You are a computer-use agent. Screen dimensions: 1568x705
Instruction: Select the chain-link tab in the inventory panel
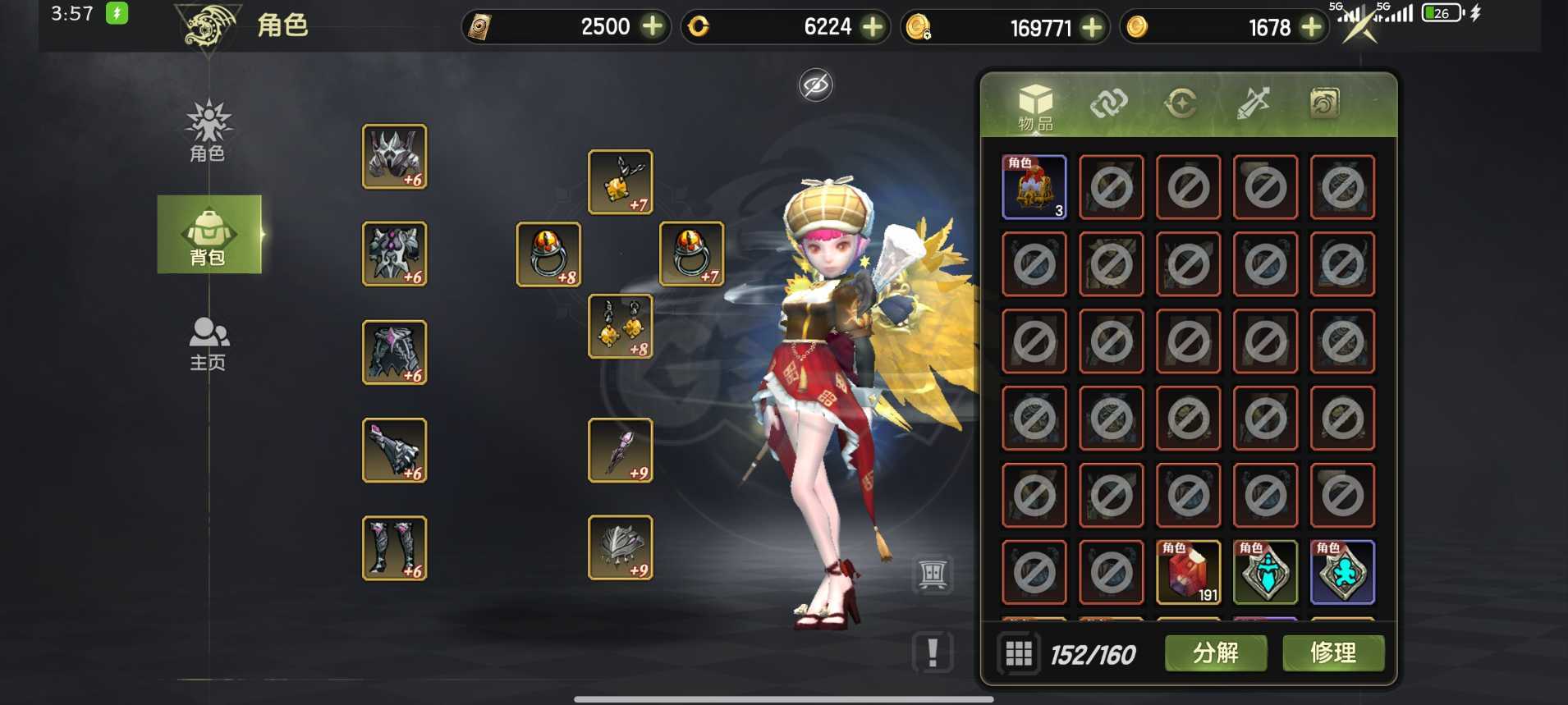pos(1108,103)
